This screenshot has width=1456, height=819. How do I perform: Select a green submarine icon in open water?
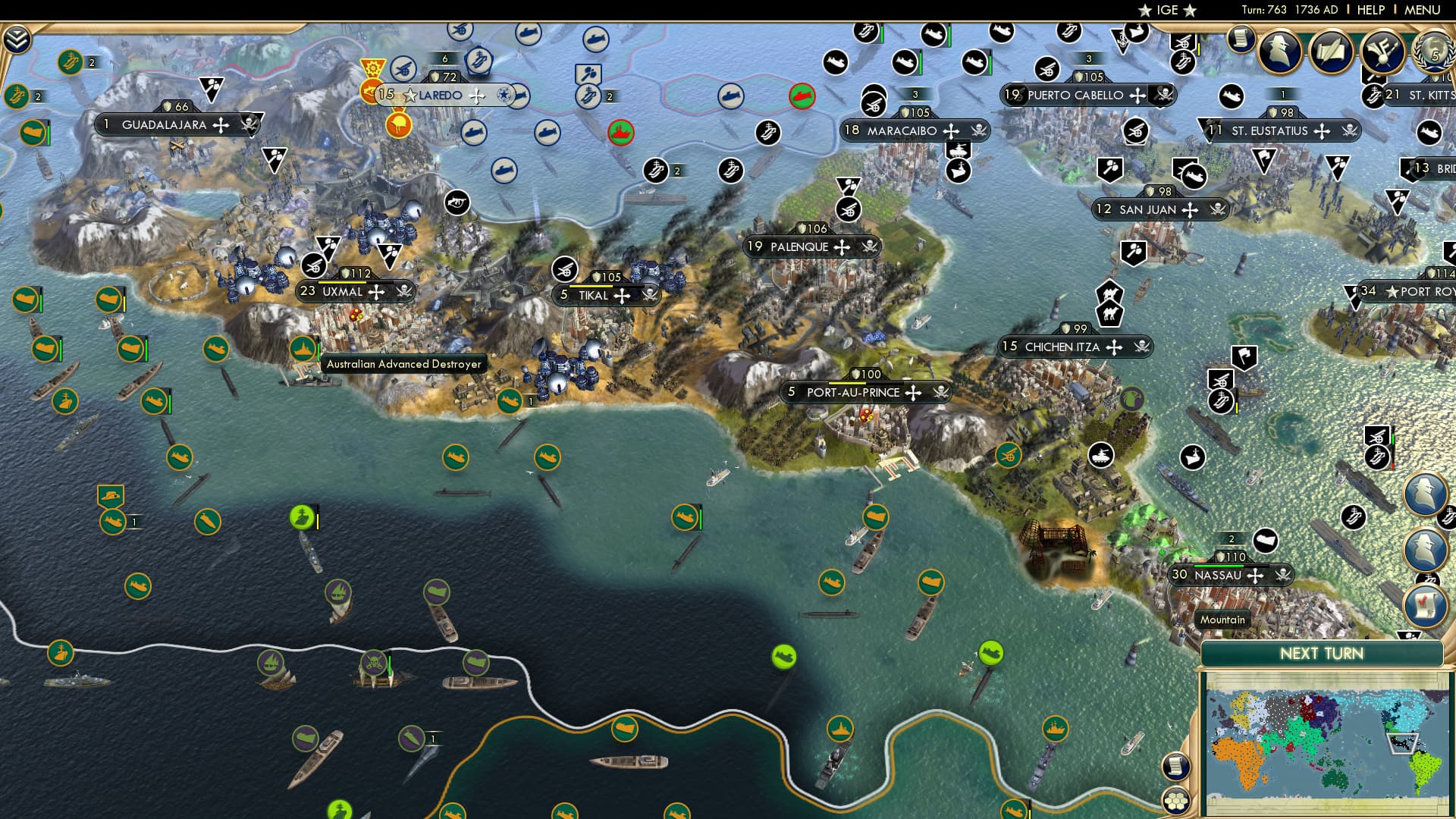455,459
